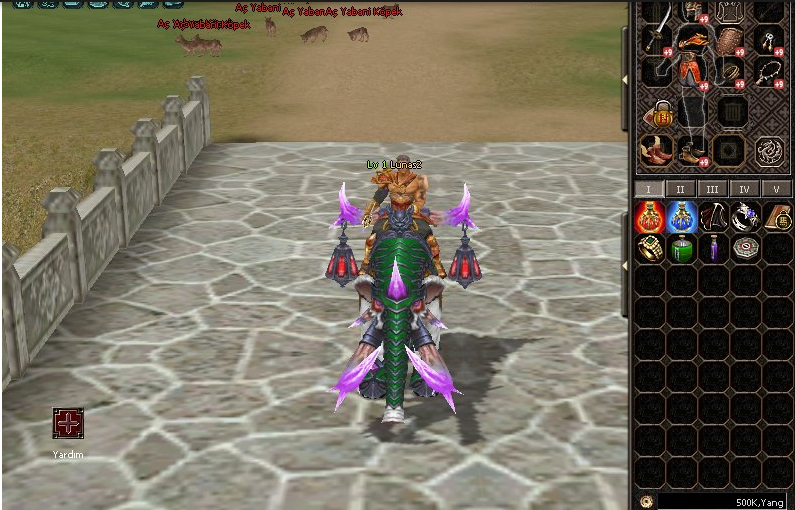This screenshot has width=795, height=510.
Task: Show inventory tab V
Action: (x=775, y=189)
